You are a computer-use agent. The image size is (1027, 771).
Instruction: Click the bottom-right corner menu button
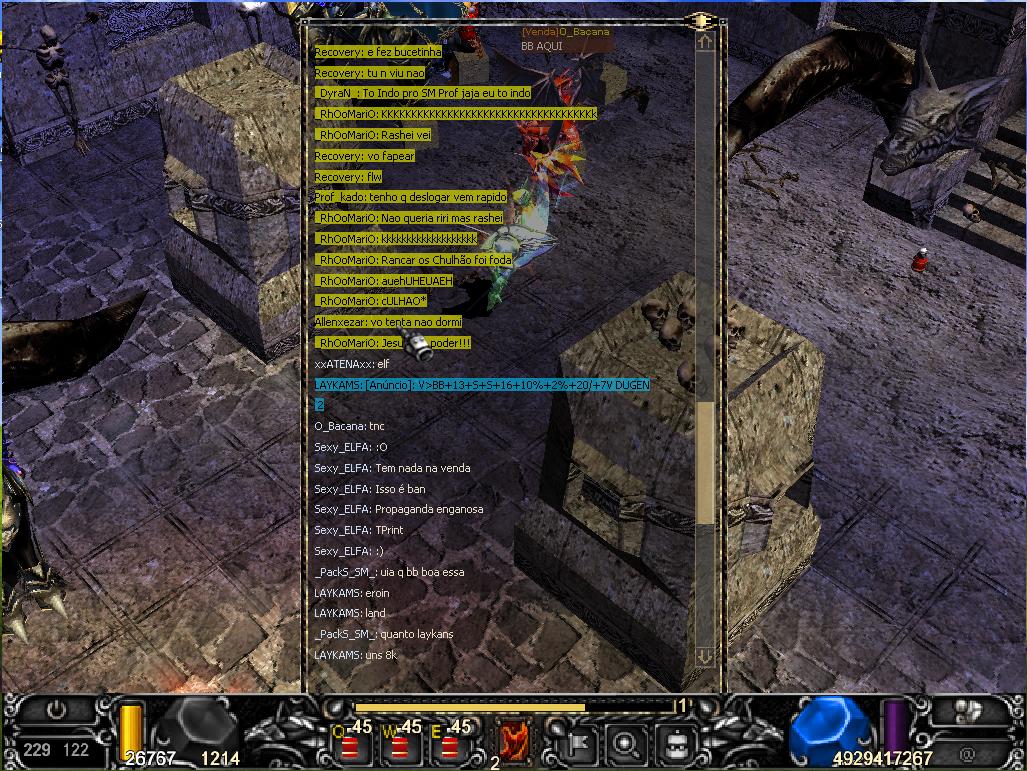point(967,710)
